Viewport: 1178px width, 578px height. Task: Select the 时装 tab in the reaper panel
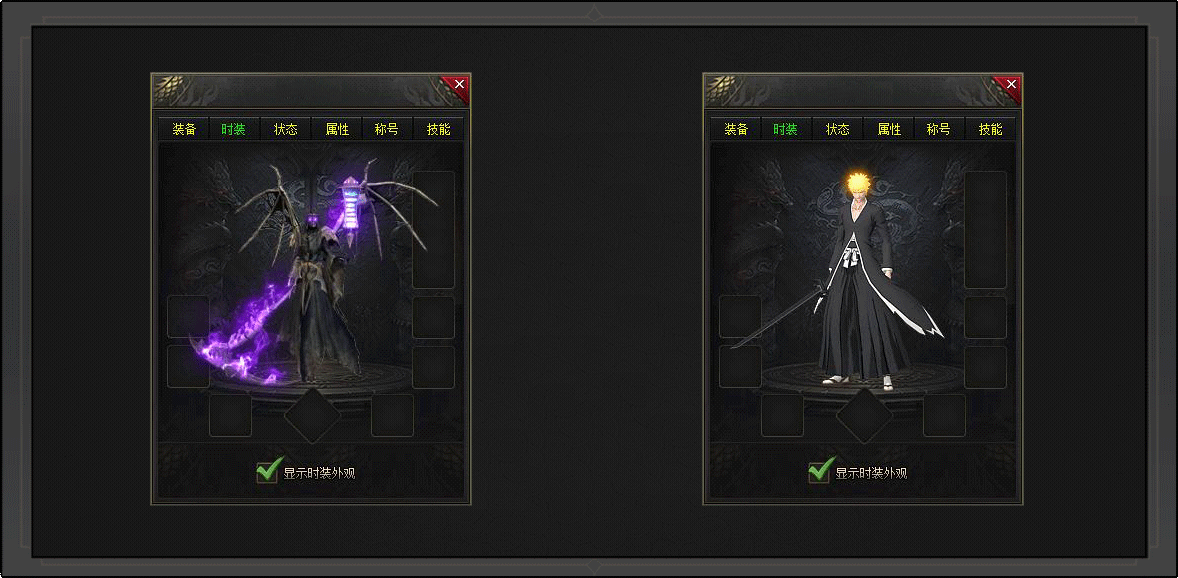234,130
